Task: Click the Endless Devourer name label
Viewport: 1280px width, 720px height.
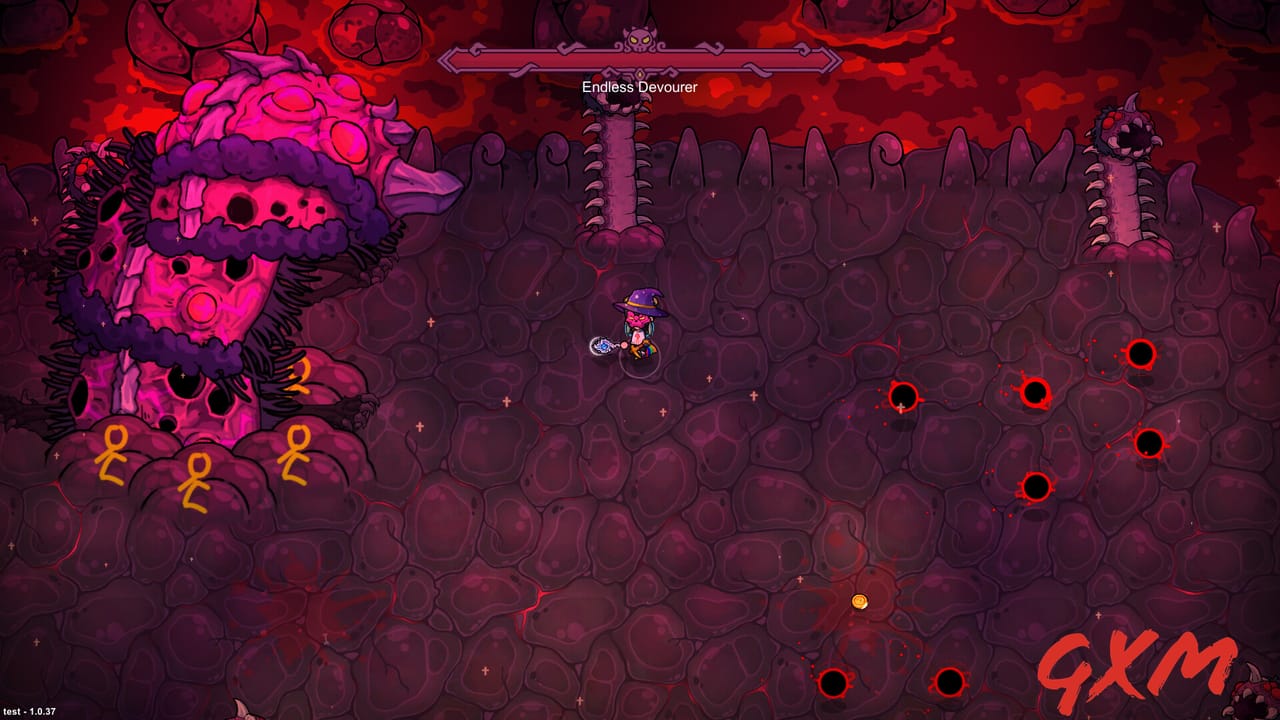Action: click(637, 86)
